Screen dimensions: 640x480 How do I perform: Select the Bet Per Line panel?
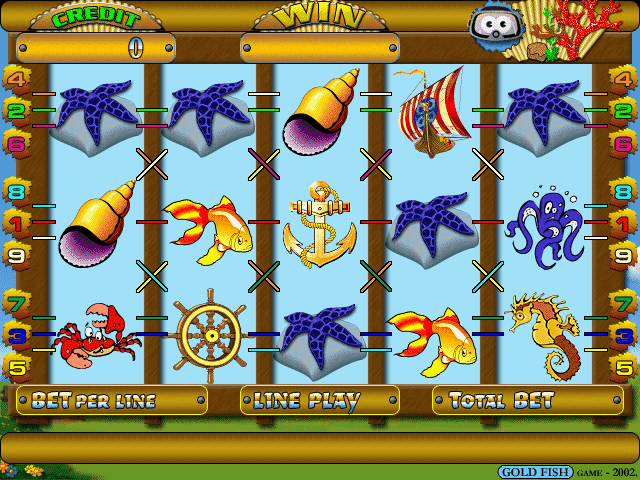coord(112,401)
